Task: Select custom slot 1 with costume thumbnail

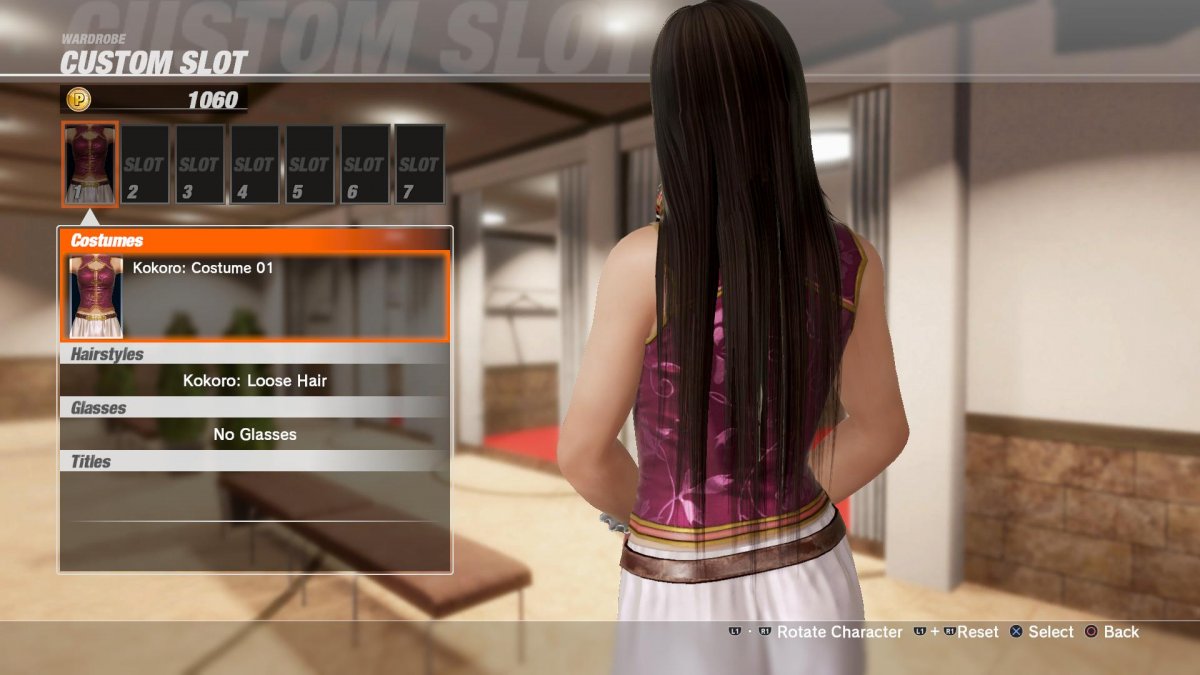Action: (x=90, y=164)
